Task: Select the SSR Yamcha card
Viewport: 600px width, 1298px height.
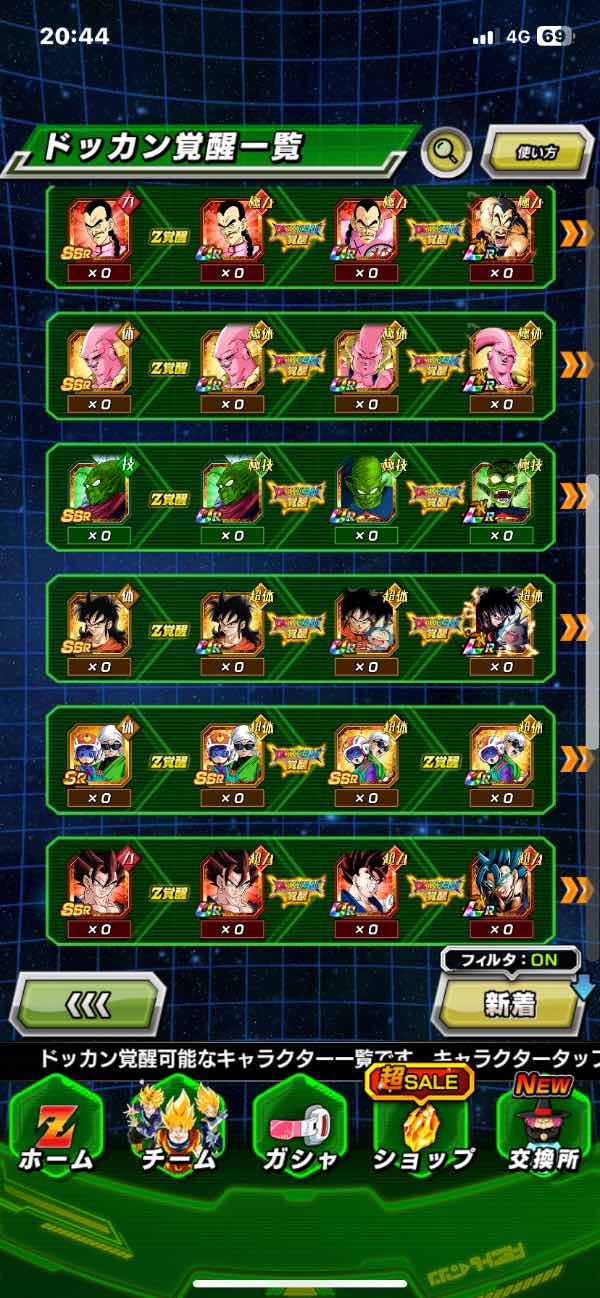Action: [x=98, y=620]
